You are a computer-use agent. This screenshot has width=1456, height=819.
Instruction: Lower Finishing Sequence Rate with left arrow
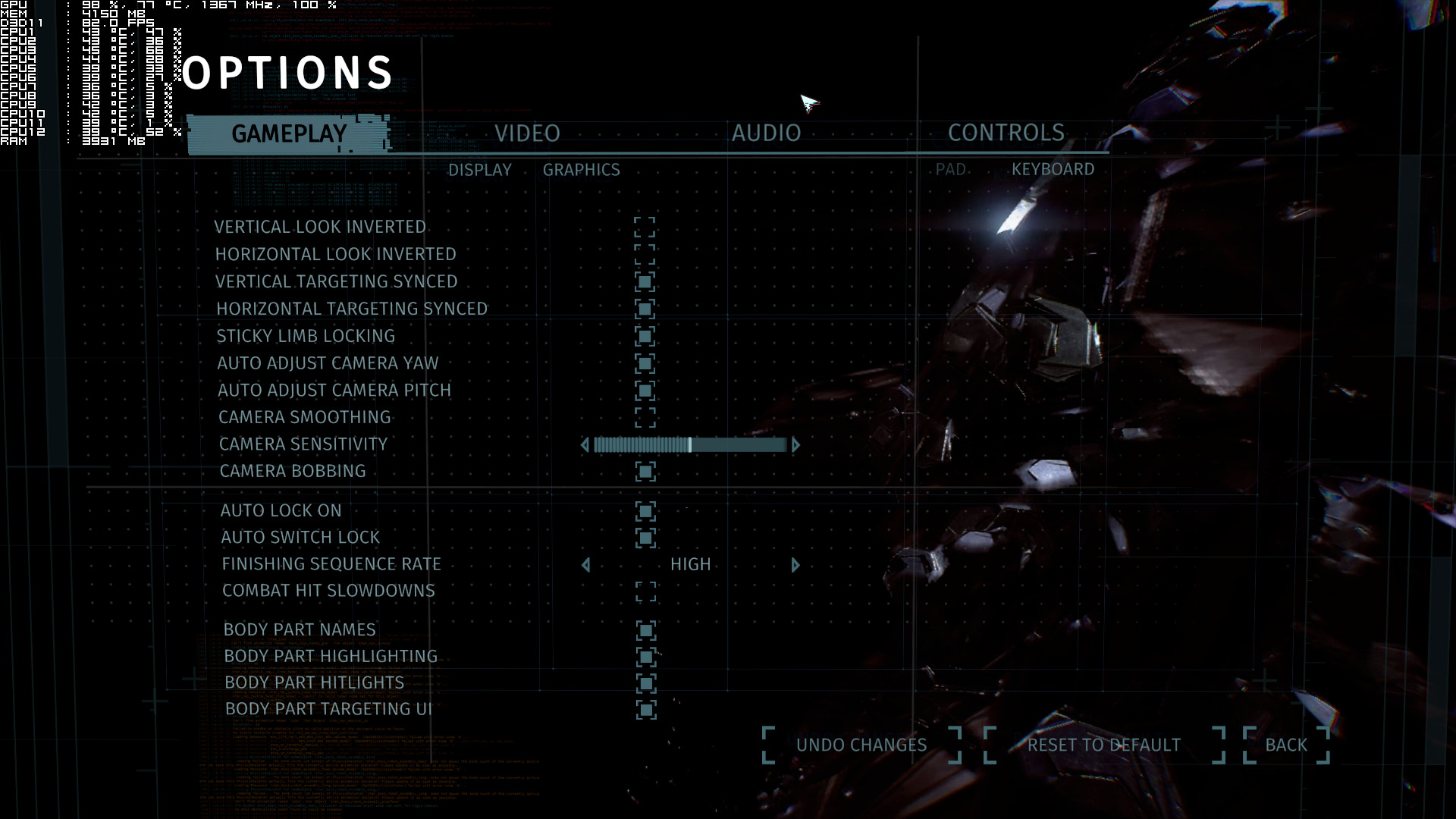tap(585, 565)
